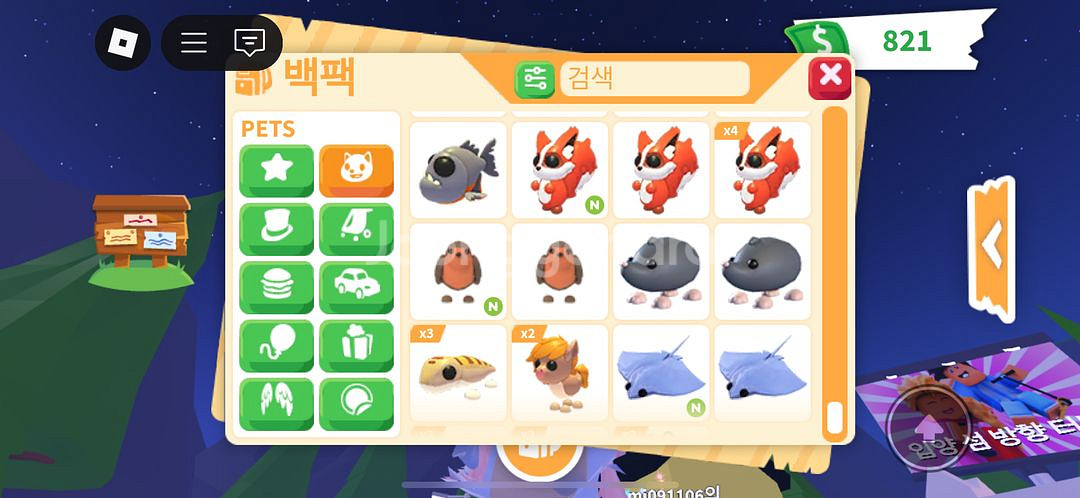The width and height of the screenshot is (1080, 498).
Task: Switch to the stroller category
Action: click(356, 229)
